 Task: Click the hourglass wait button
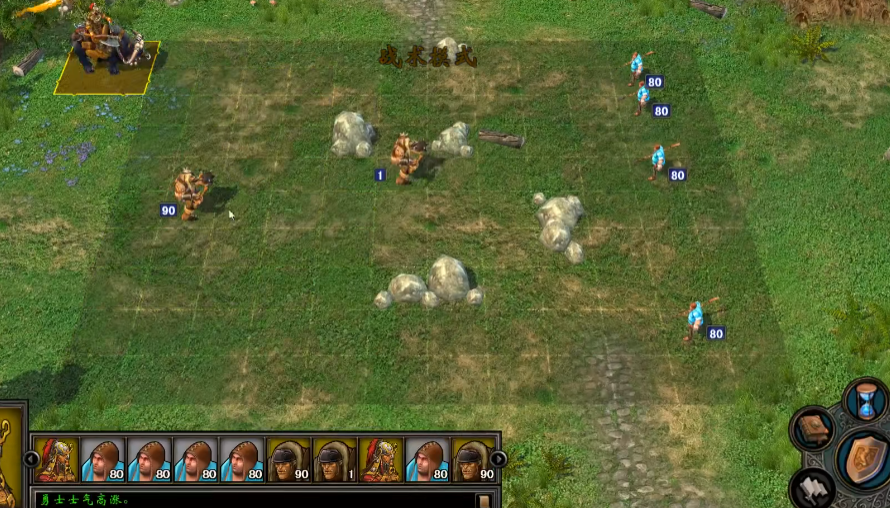pos(865,401)
